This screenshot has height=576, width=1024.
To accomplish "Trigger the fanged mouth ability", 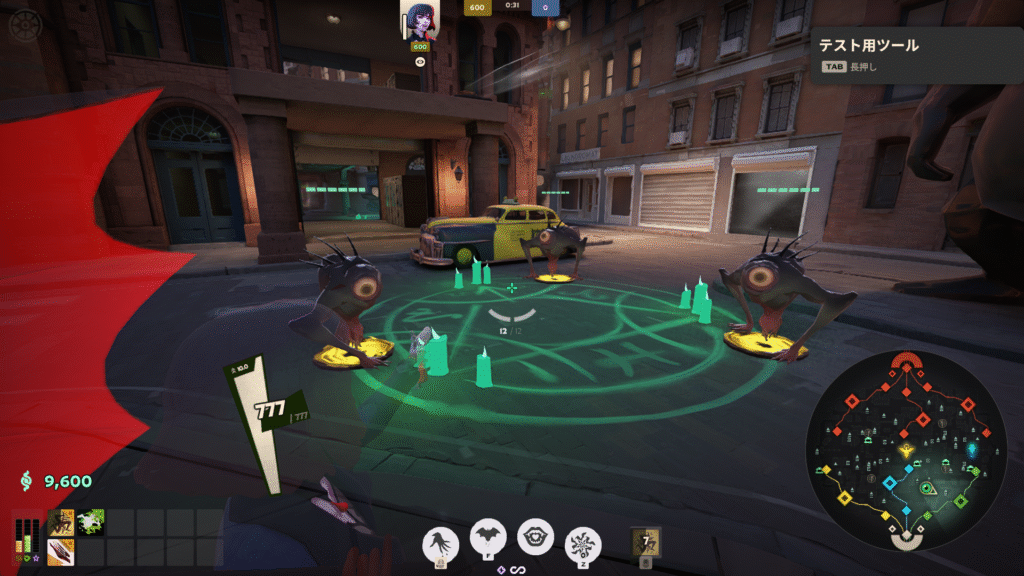I will coord(535,537).
